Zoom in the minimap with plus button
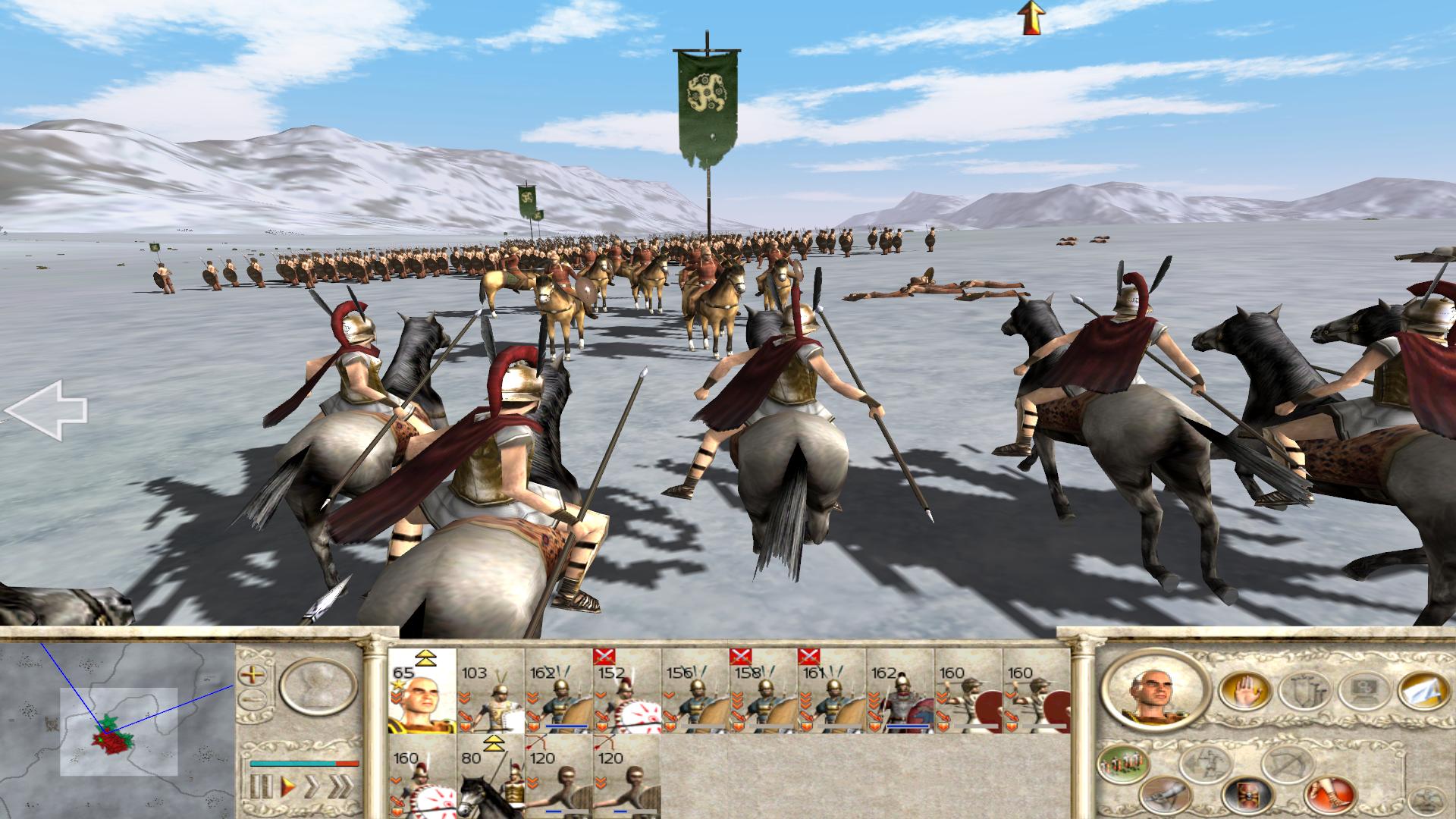Image resolution: width=1456 pixels, height=819 pixels. tap(251, 674)
